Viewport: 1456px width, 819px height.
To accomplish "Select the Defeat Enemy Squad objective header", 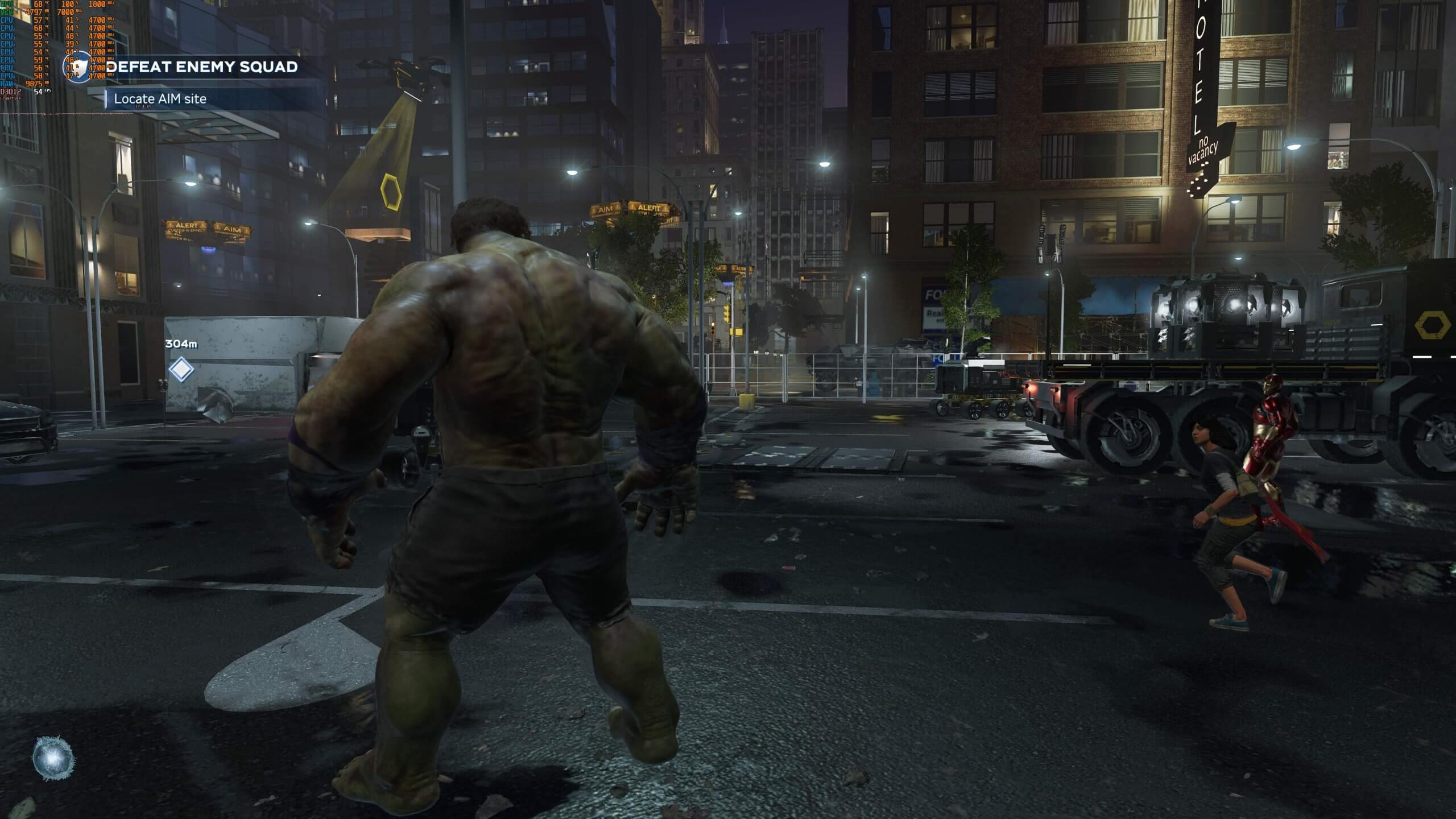I will click(x=202, y=67).
